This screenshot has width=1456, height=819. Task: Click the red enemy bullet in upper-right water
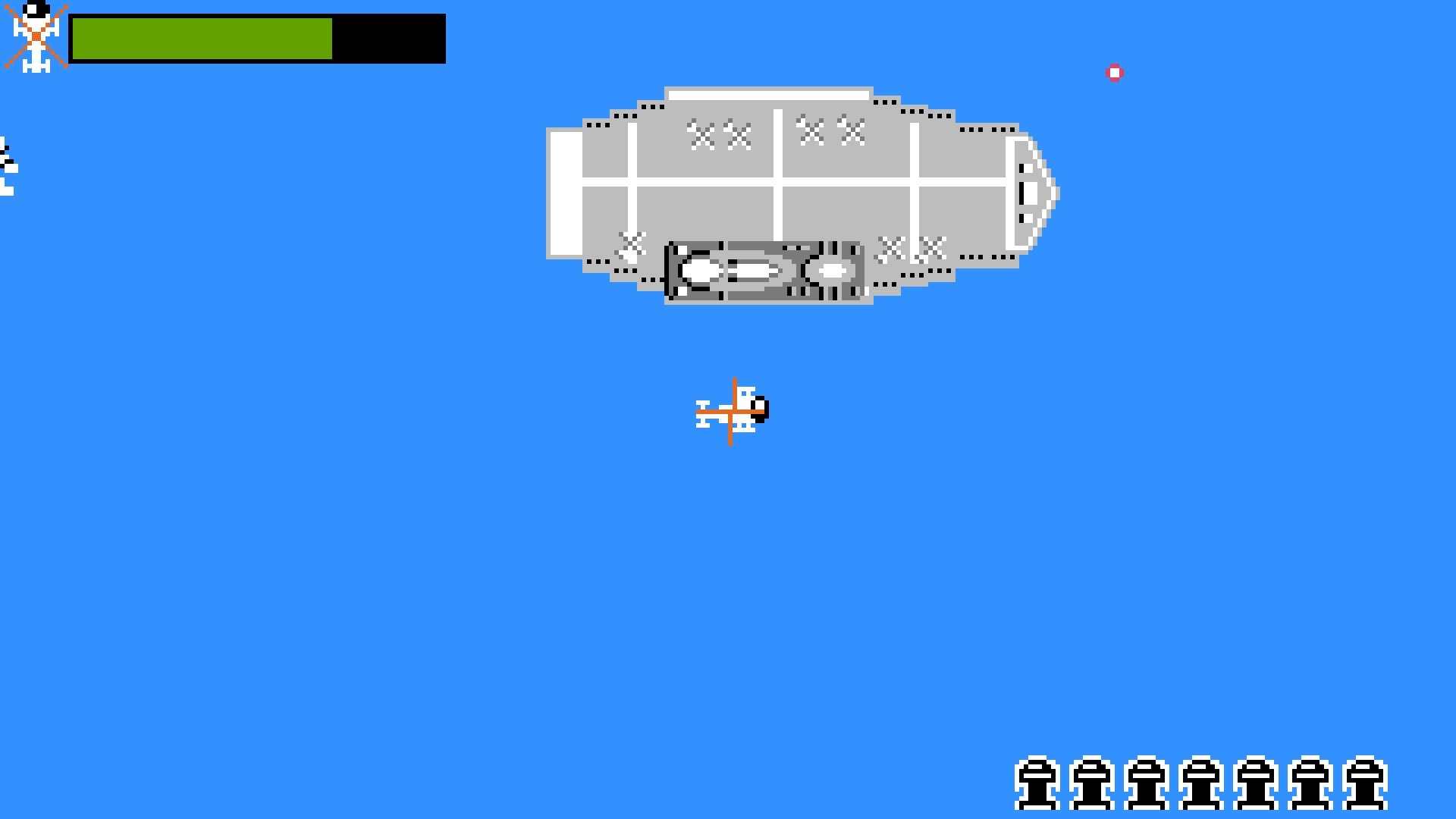coord(1115,72)
